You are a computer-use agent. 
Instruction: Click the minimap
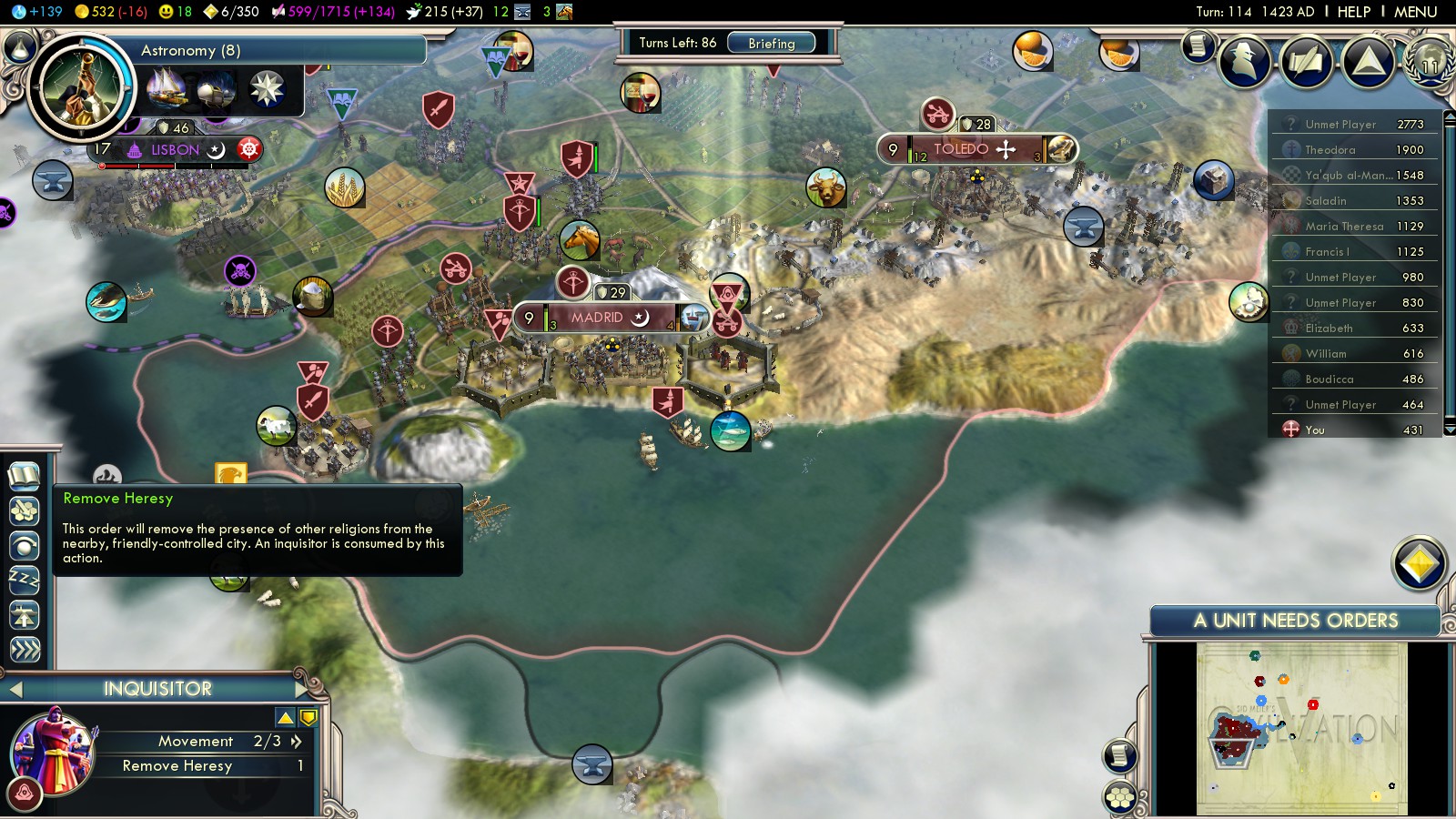pyautogui.click(x=1301, y=728)
